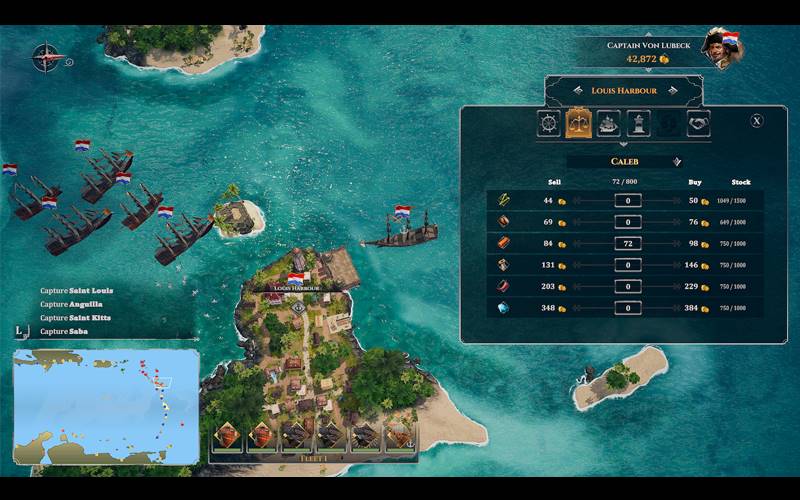This screenshot has width=800, height=500.
Task: Open the ship's wheel tab
Action: coord(549,123)
